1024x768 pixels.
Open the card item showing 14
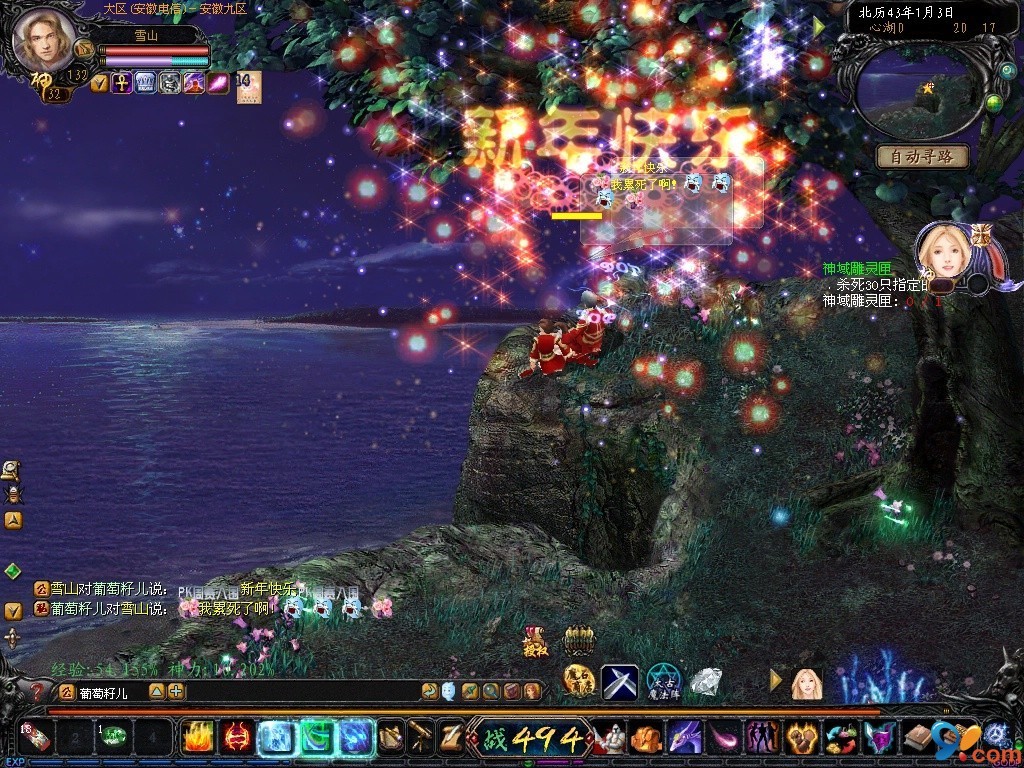[x=248, y=86]
